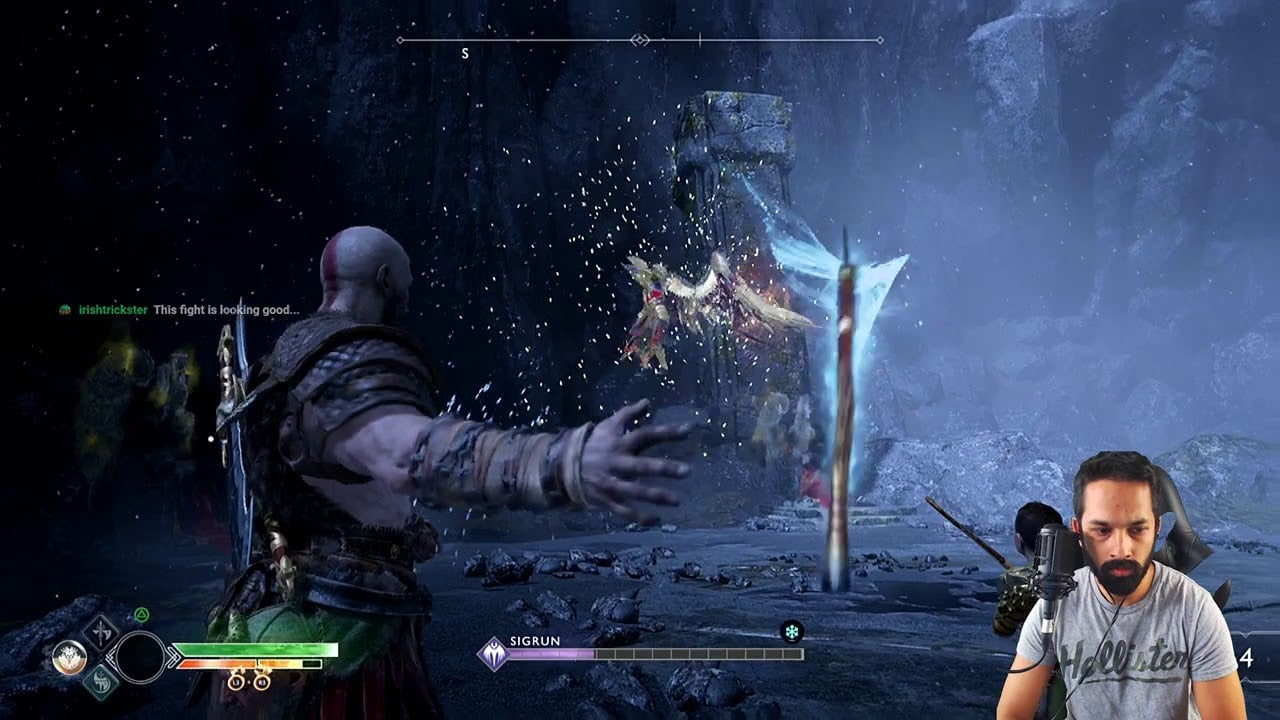The height and width of the screenshot is (720, 1280).
Task: Choose the teal runic summon diamond icon
Action: pyautogui.click(x=101, y=681)
